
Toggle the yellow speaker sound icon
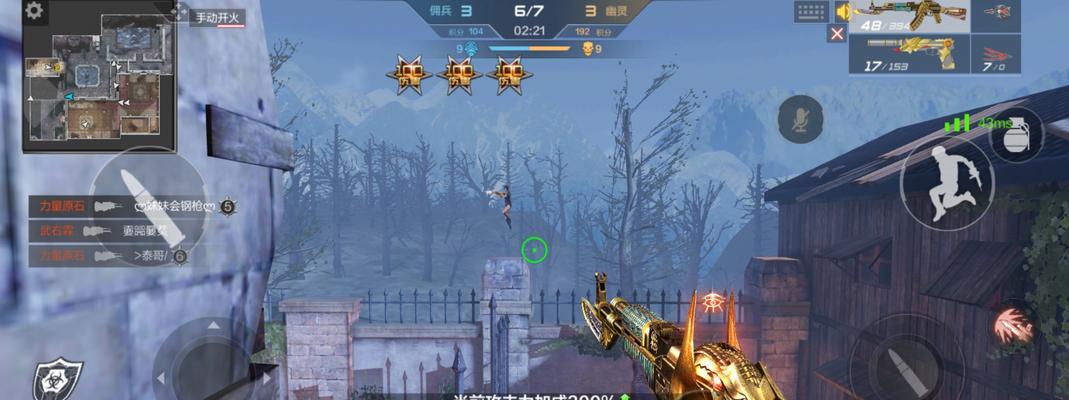pyautogui.click(x=842, y=11)
